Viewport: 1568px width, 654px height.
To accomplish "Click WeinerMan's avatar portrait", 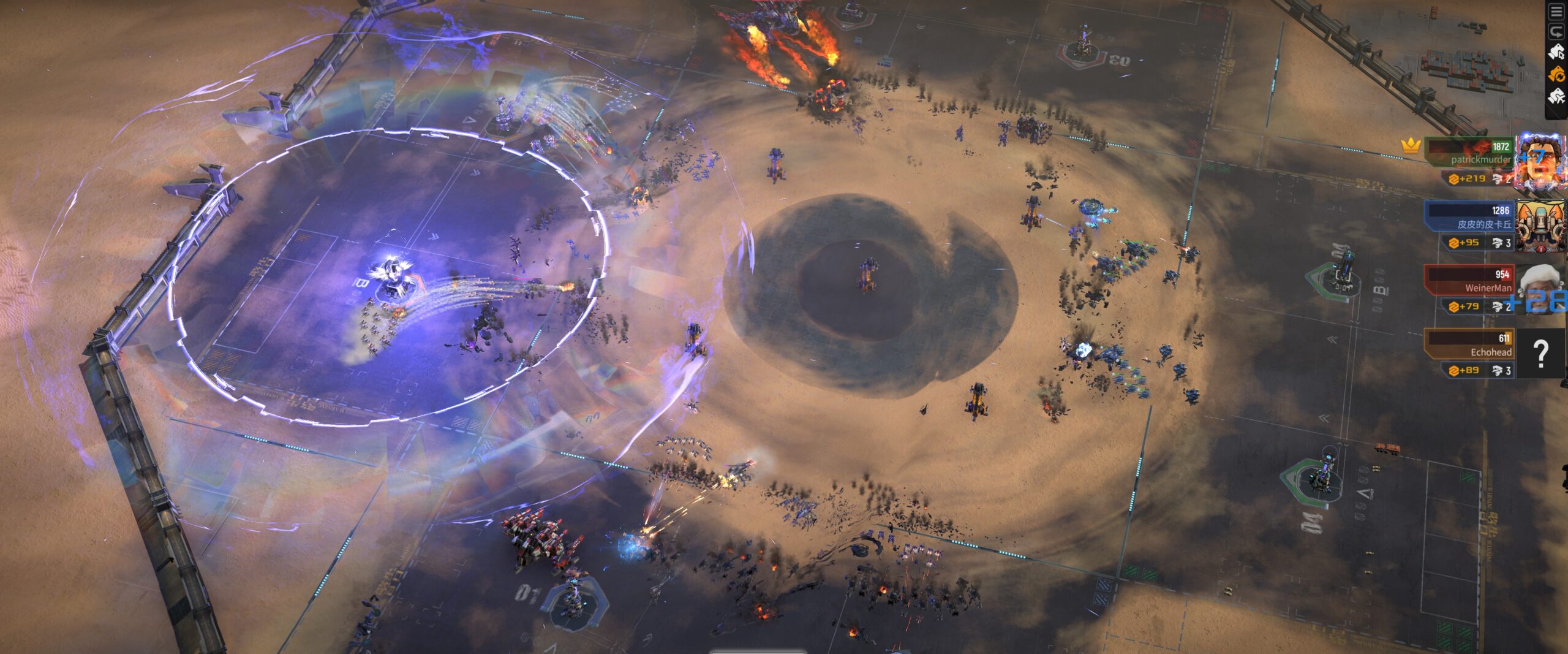I will pyautogui.click(x=1540, y=288).
